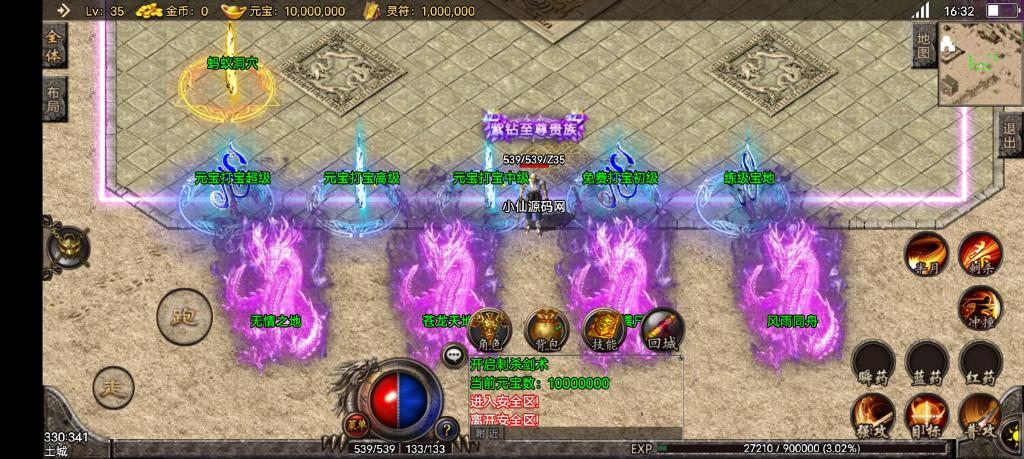The height and width of the screenshot is (459, 1024).
Task: Use the 冲撞 charge skill
Action: coord(980,308)
